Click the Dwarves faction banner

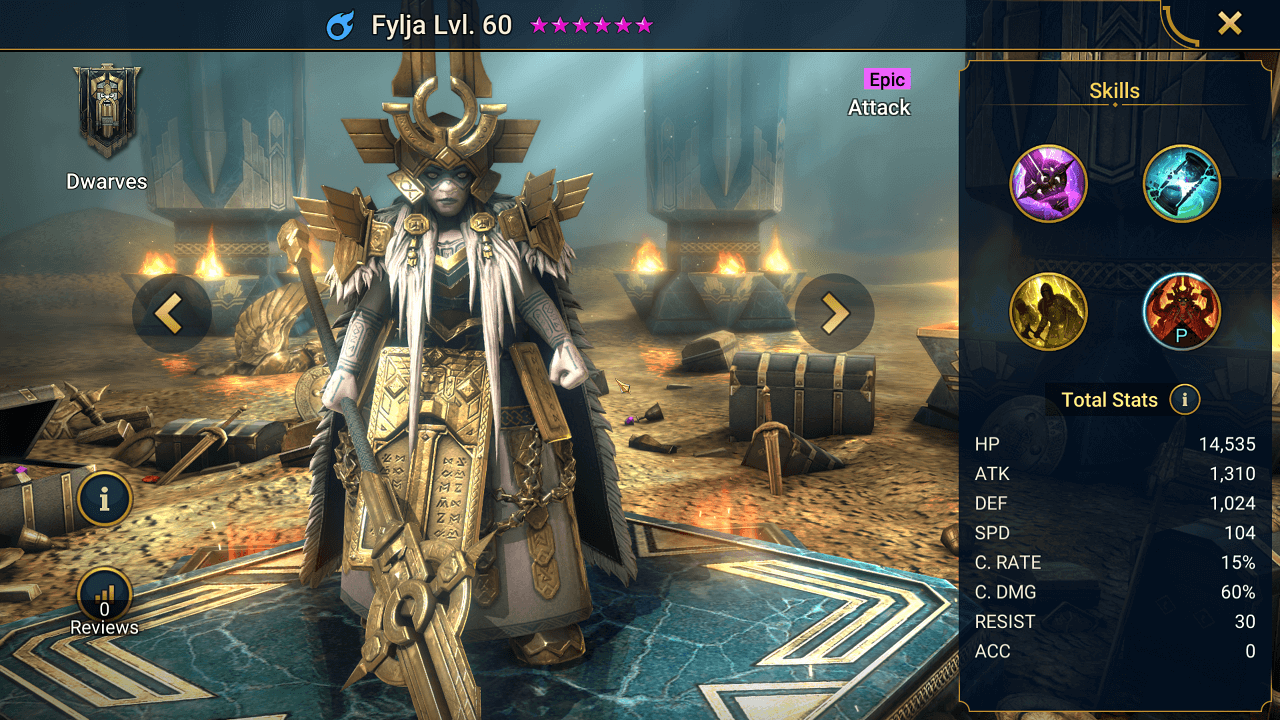(107, 112)
